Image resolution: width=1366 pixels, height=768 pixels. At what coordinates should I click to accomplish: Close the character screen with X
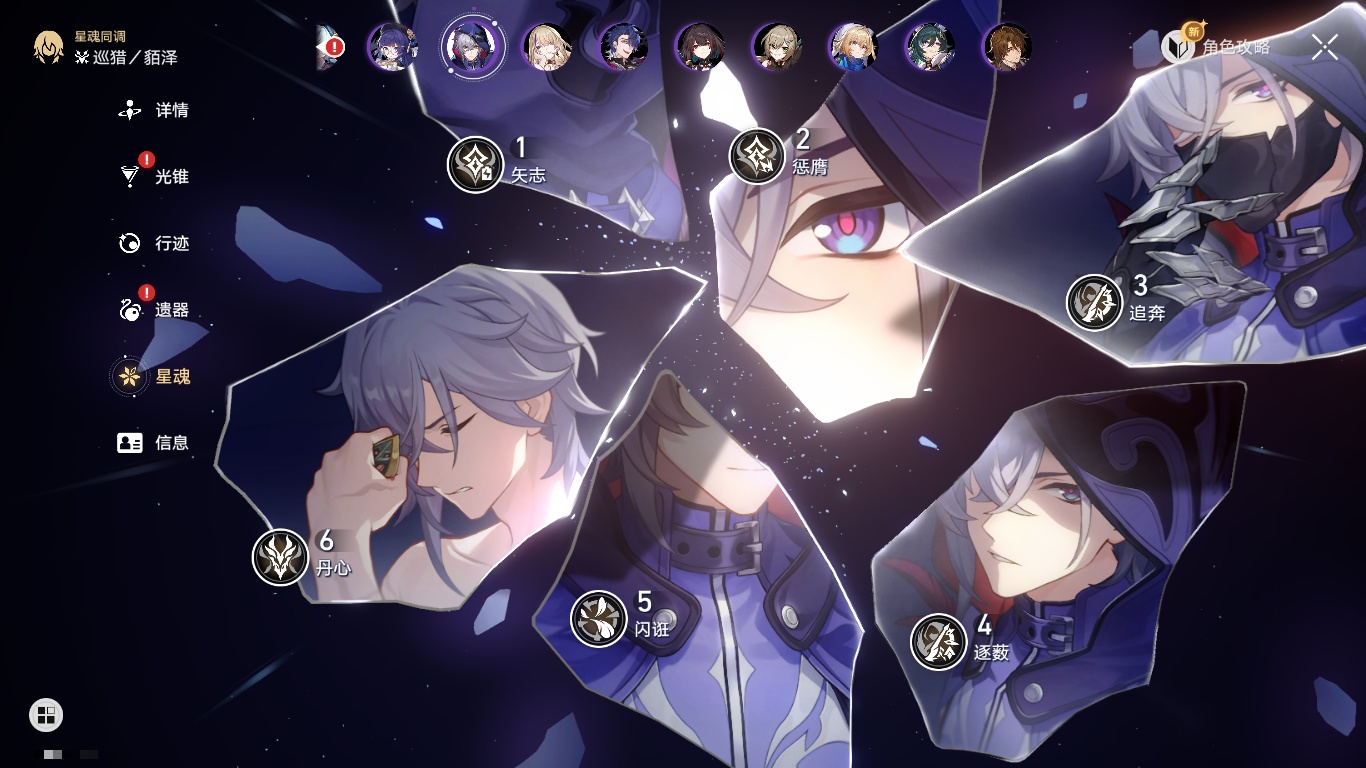click(1324, 47)
